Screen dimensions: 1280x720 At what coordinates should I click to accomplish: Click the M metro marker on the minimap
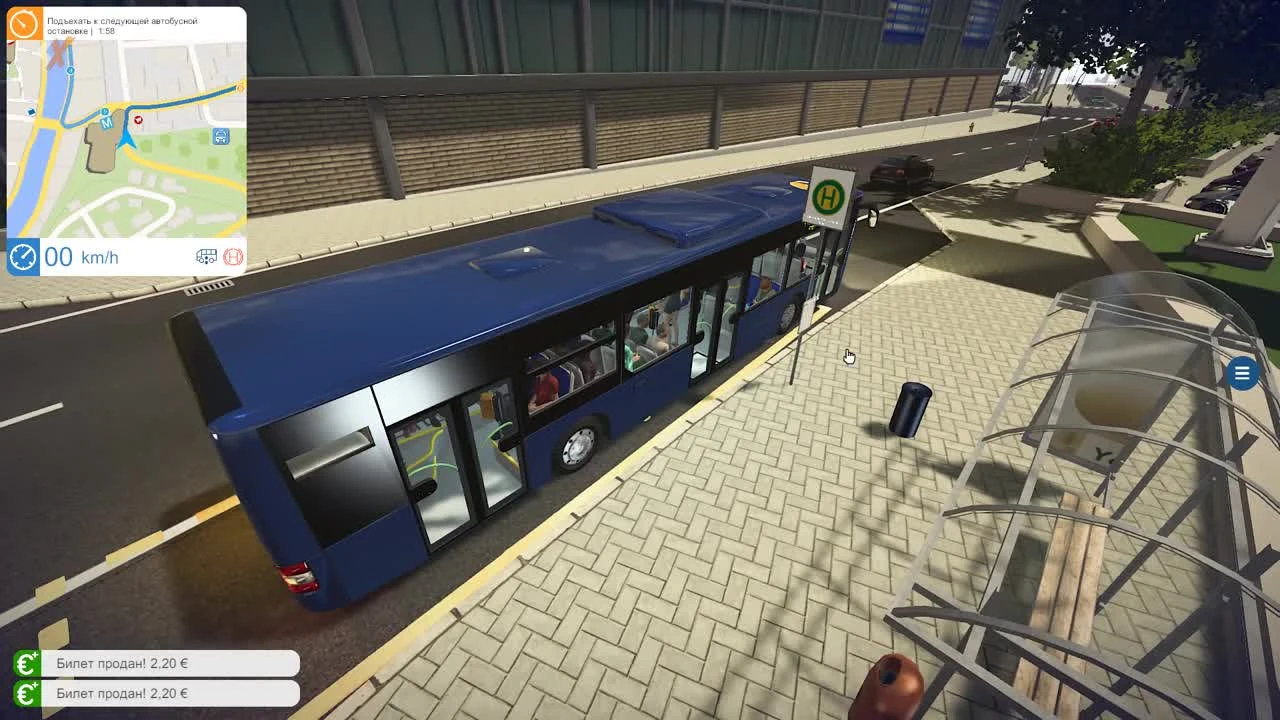click(107, 120)
